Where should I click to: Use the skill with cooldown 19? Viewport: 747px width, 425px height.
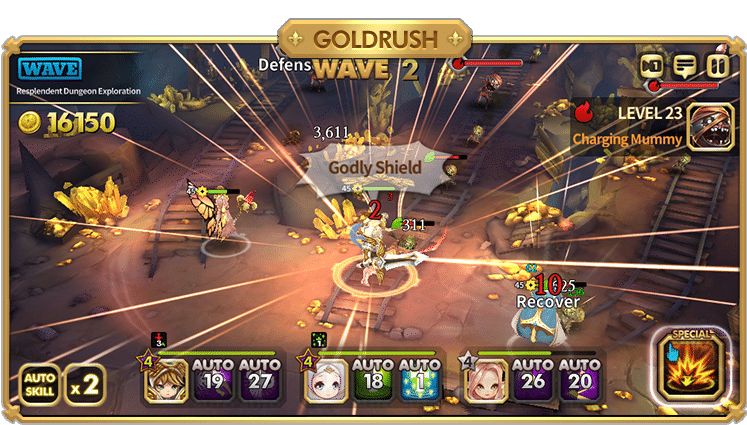tap(212, 378)
